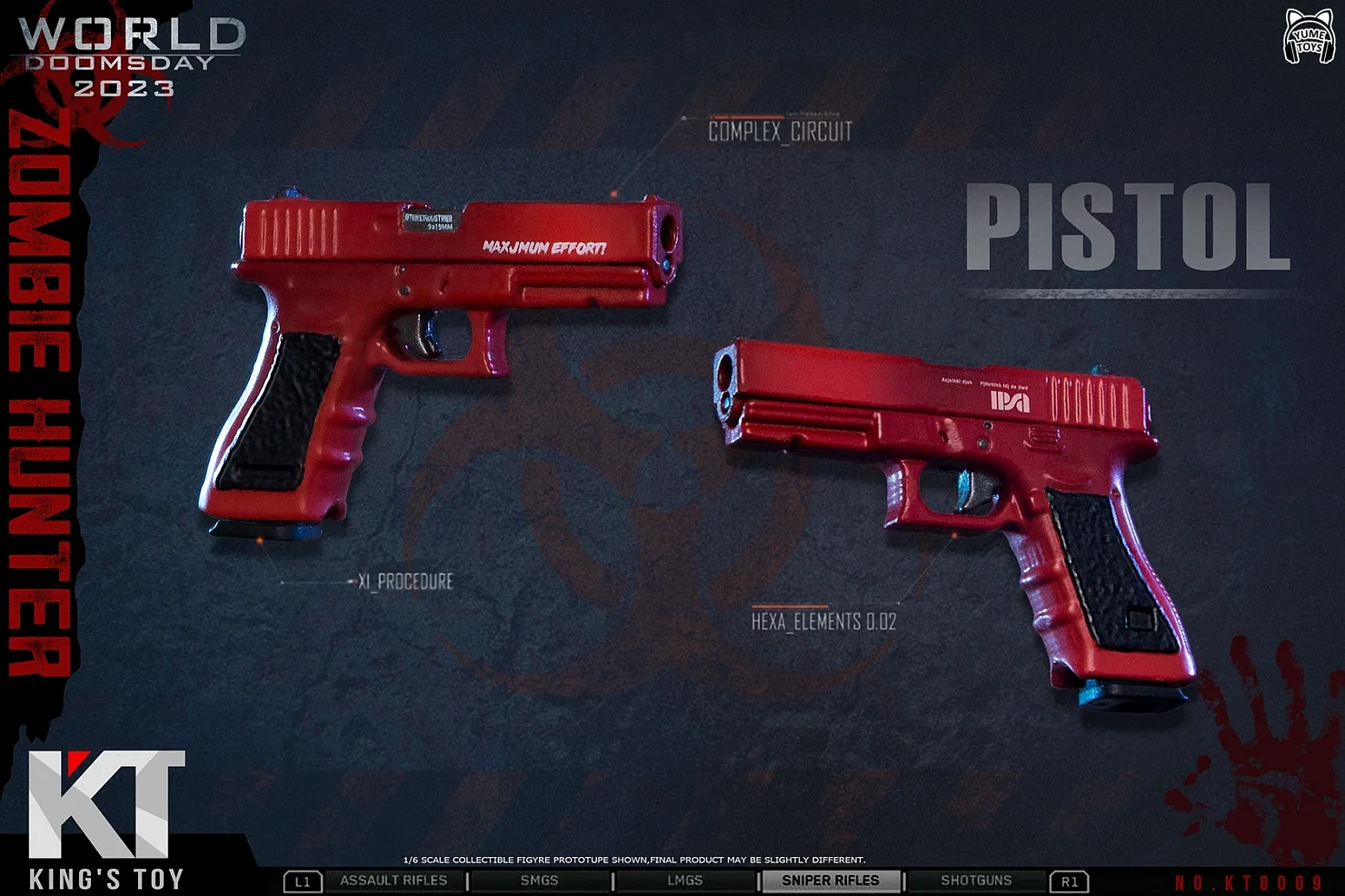The width and height of the screenshot is (1345, 896).
Task: Select the LMGs tab
Action: [684, 881]
